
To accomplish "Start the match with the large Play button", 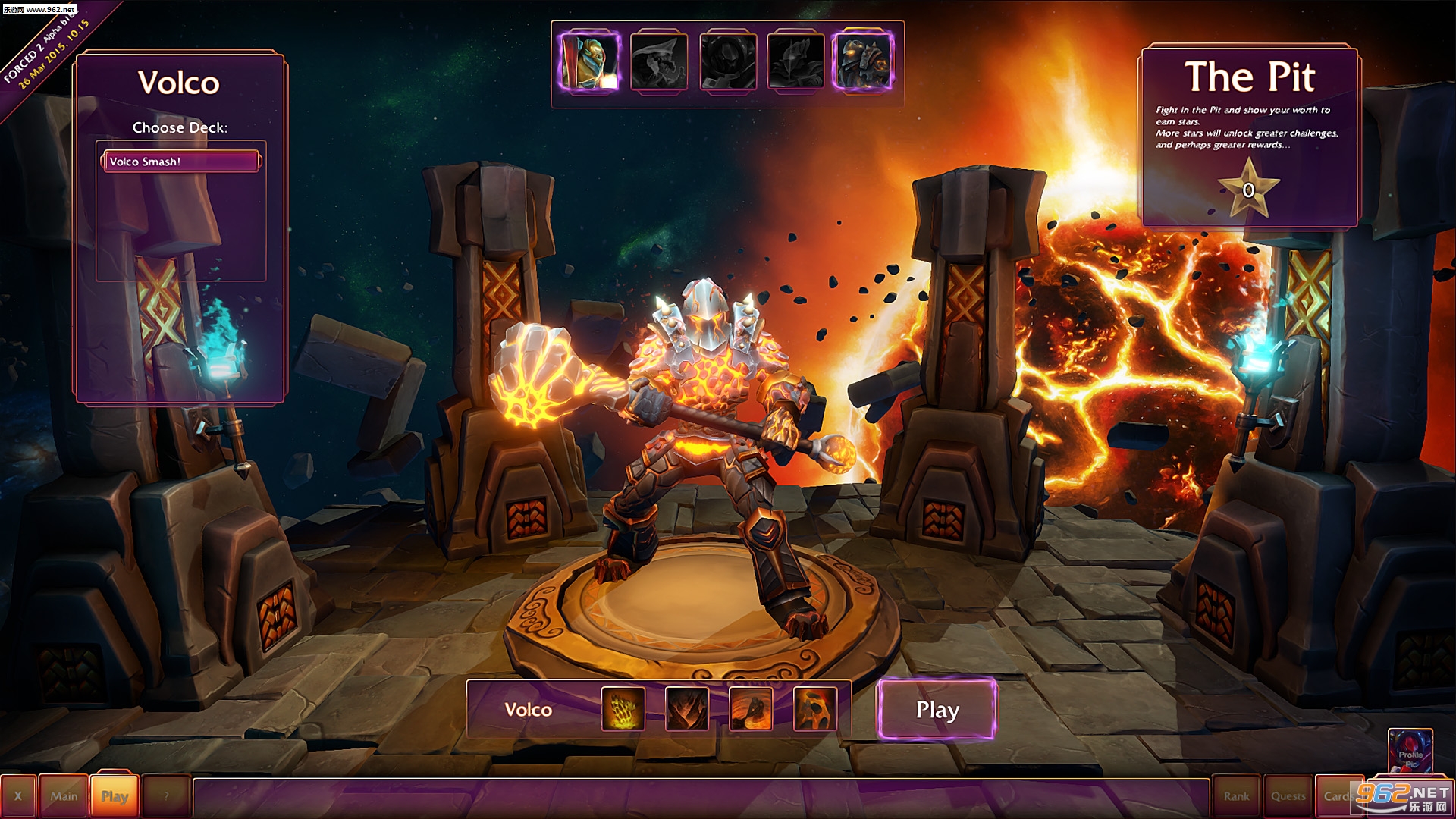I will tap(937, 710).
